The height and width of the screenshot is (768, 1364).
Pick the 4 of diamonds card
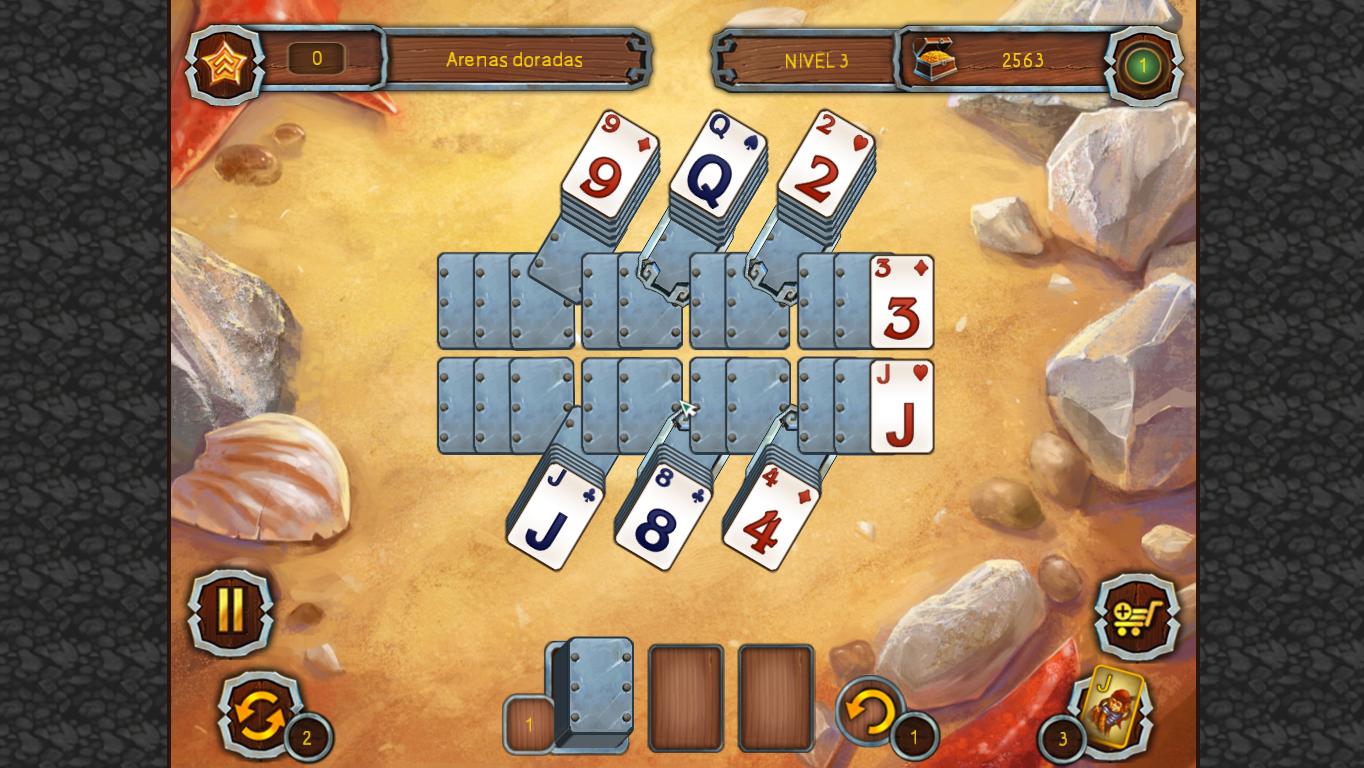pos(768,515)
